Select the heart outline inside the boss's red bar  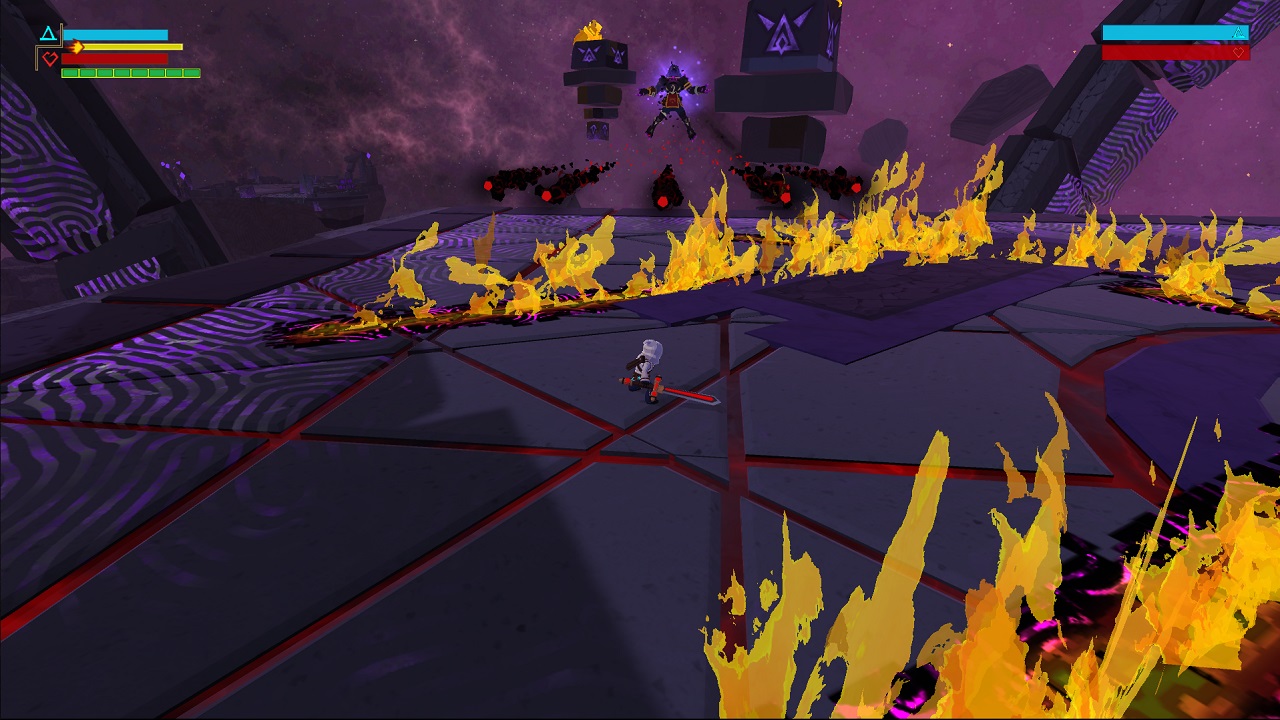coord(1239,53)
